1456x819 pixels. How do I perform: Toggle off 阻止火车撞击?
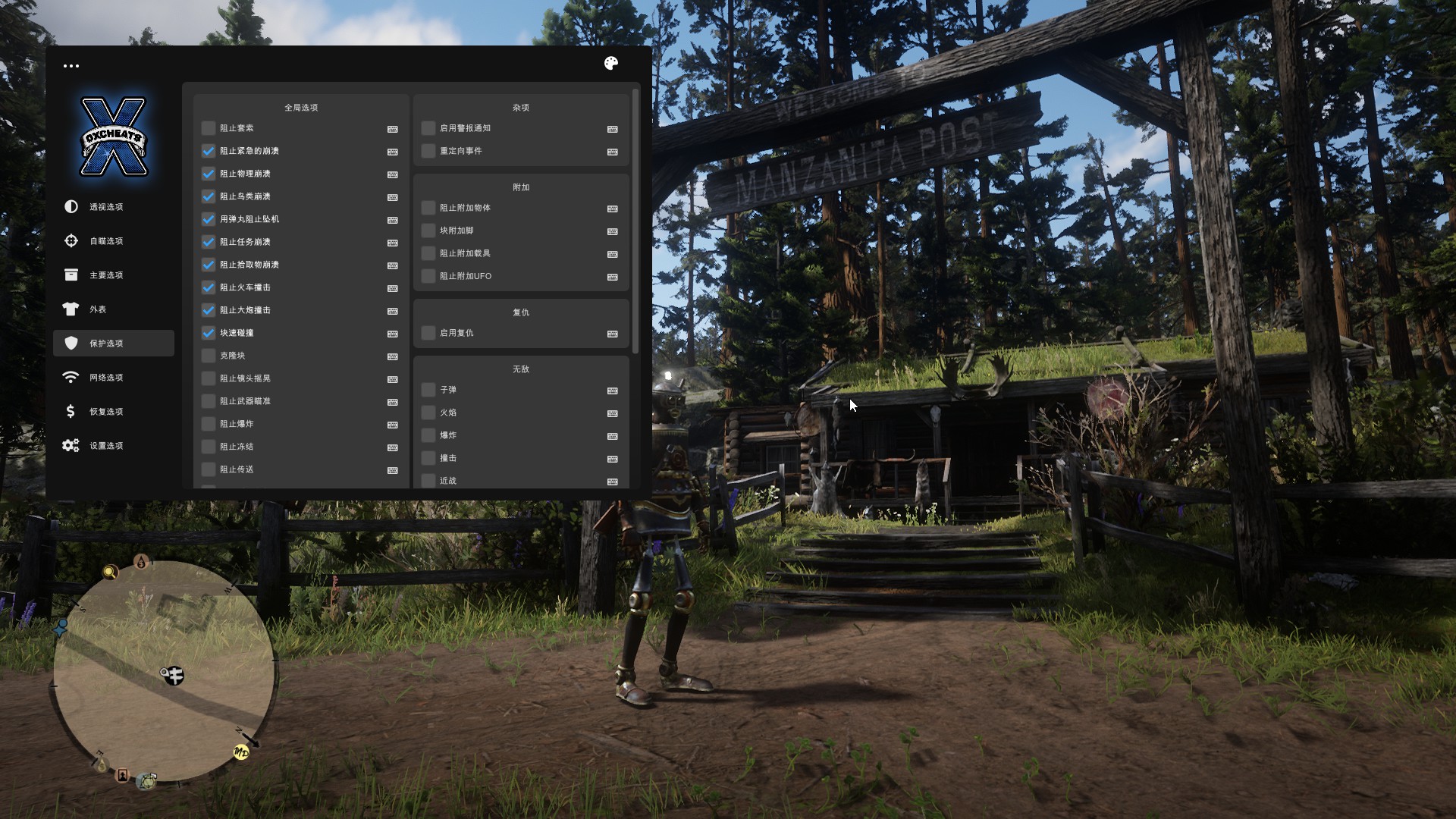click(209, 287)
